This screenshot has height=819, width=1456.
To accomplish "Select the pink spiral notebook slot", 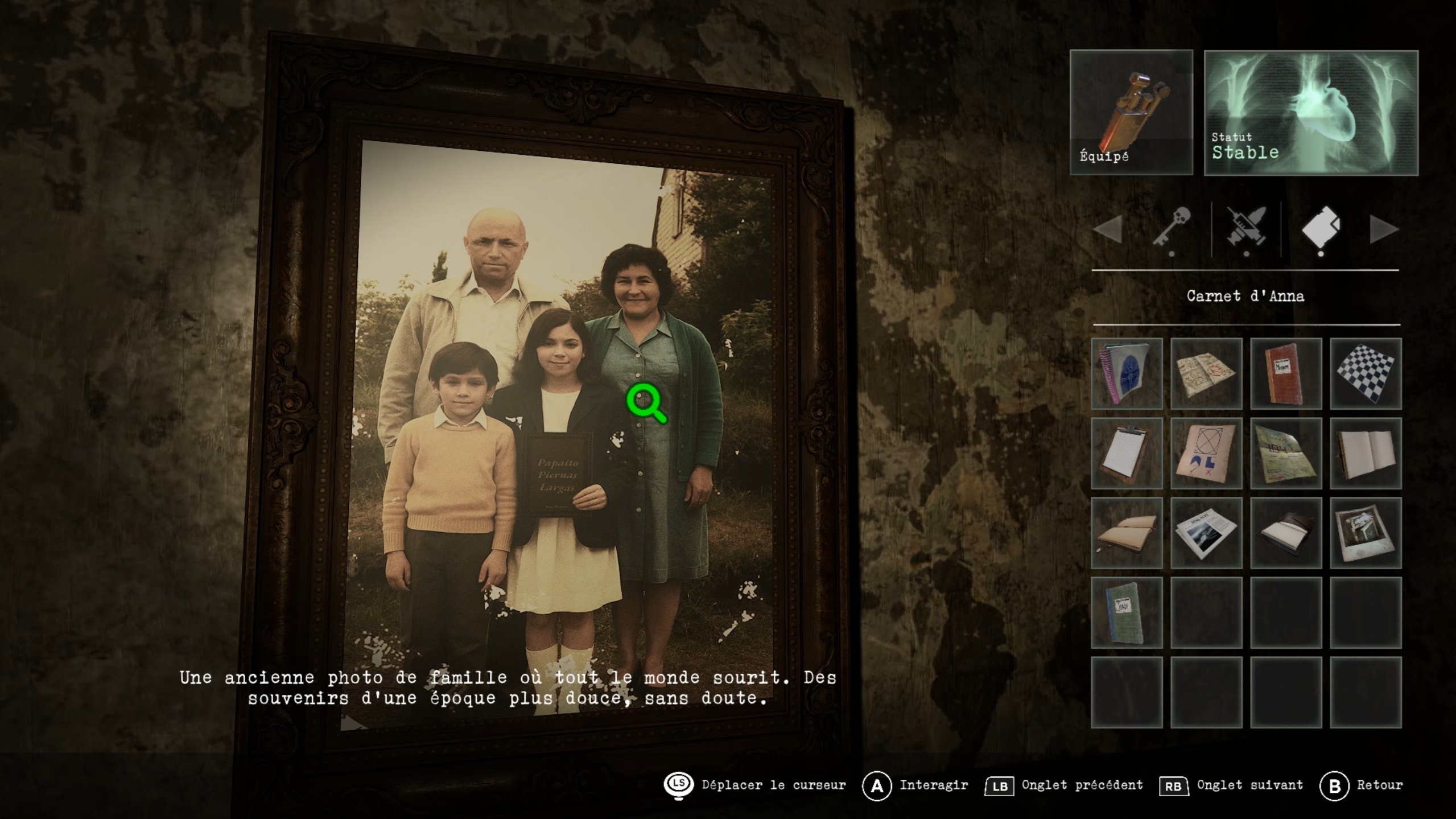I will pyautogui.click(x=1127, y=373).
